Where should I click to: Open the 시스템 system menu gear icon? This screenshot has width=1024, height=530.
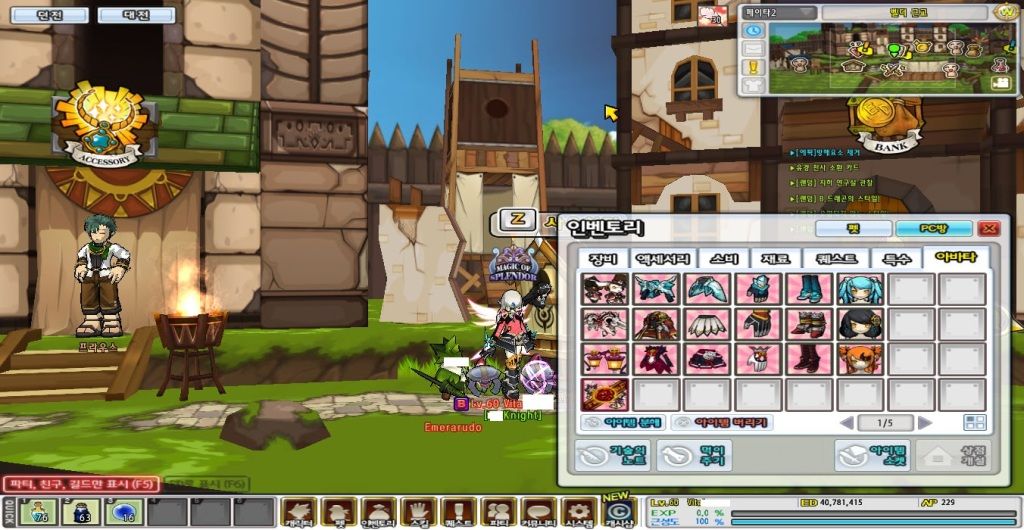tap(578, 512)
